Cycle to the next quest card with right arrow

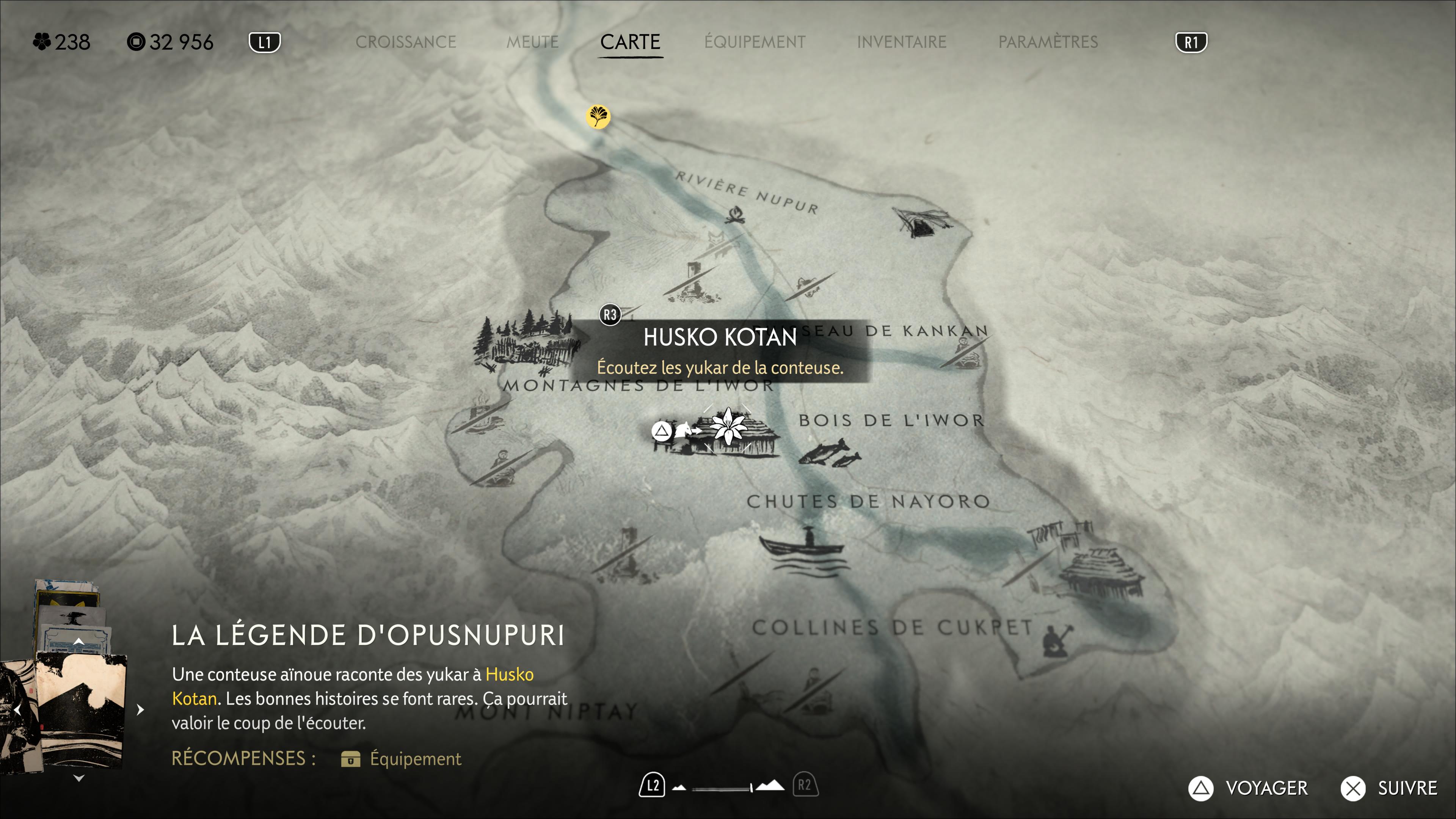point(140,709)
